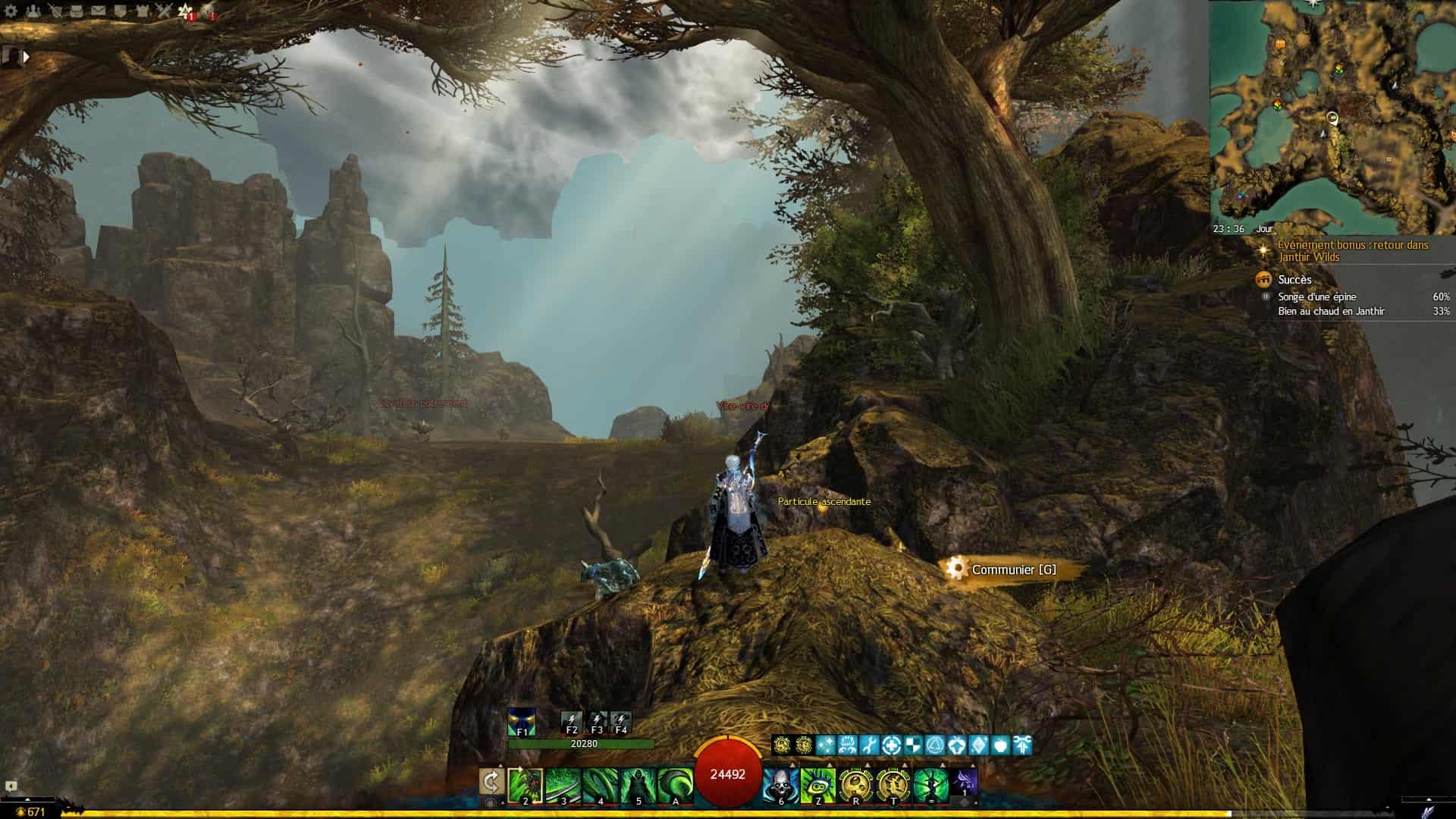Select the bonus event Janthir Wilds entry
This screenshot has height=819, width=1456.
(x=1352, y=251)
